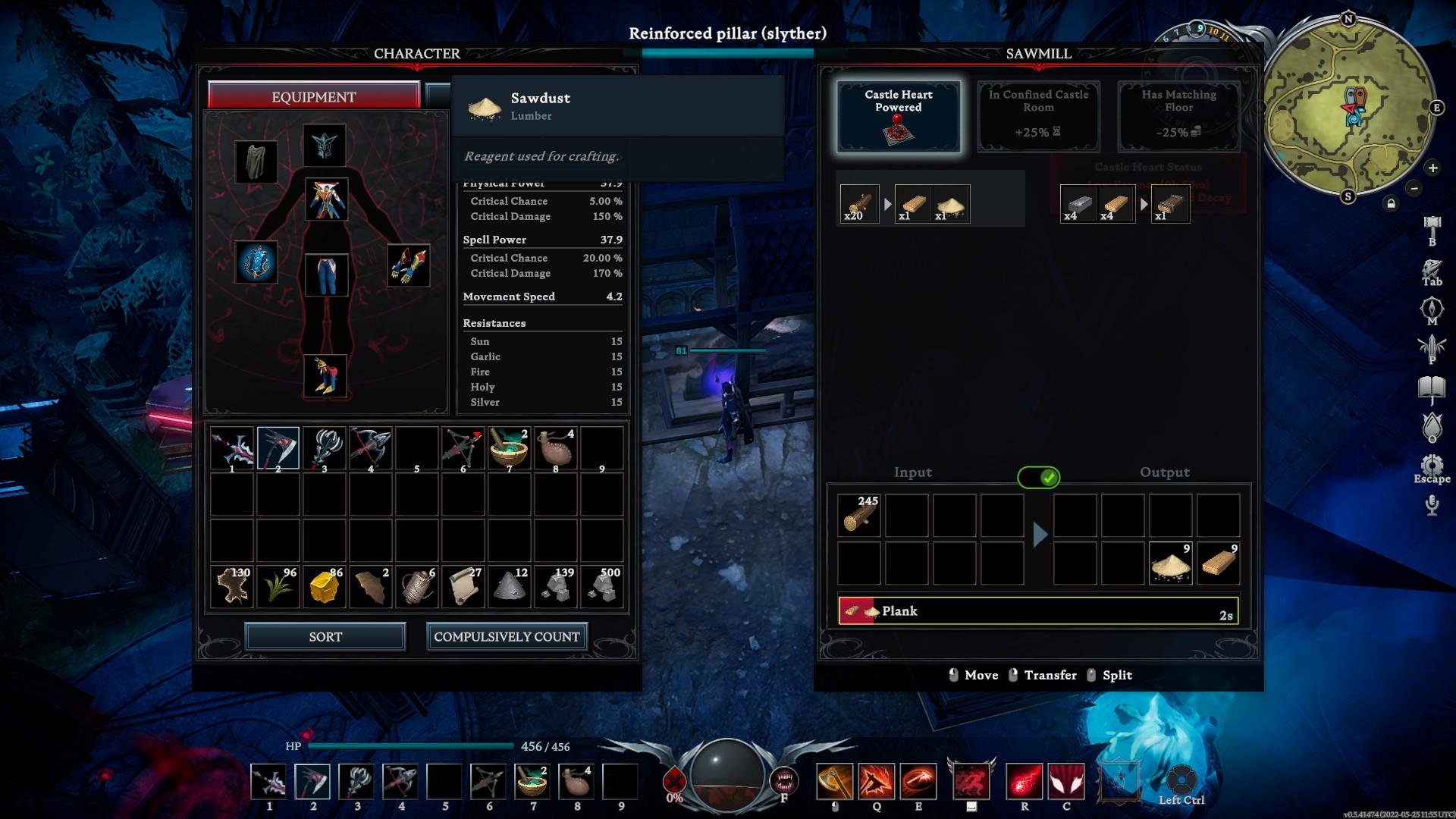Click the Vampire Powers P icon

click(x=1430, y=346)
